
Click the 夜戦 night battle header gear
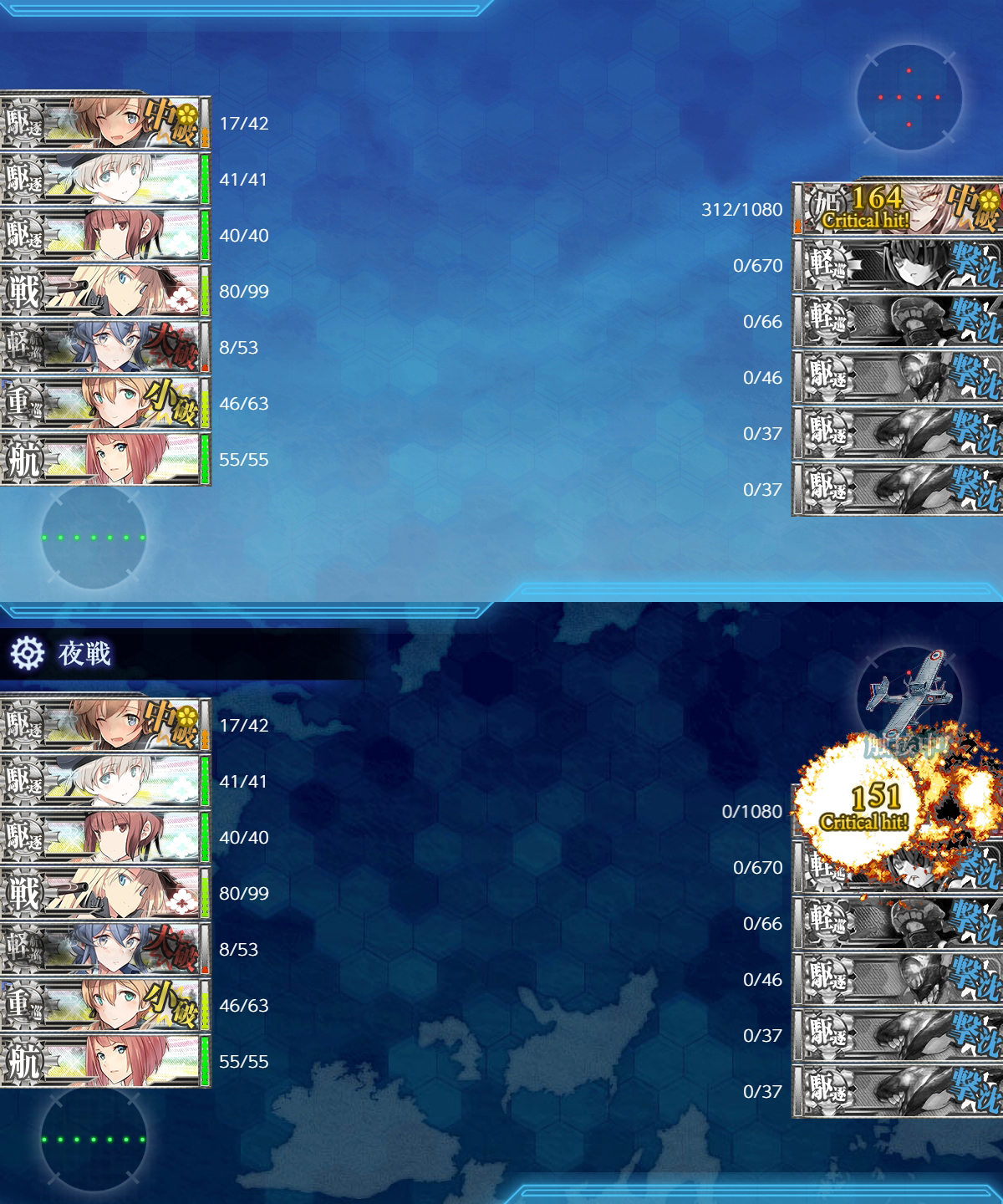[27, 653]
